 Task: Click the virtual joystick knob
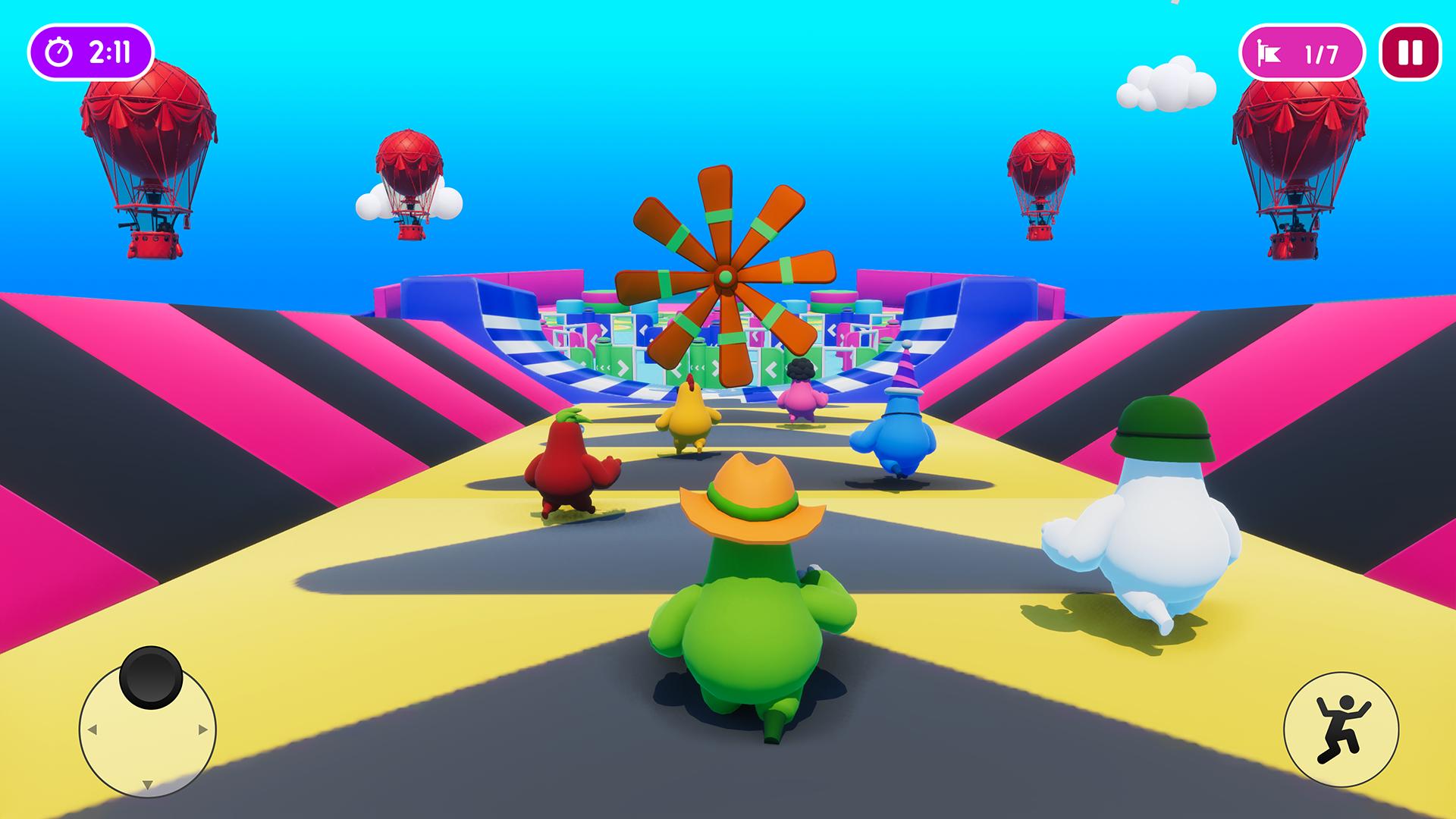point(151,677)
